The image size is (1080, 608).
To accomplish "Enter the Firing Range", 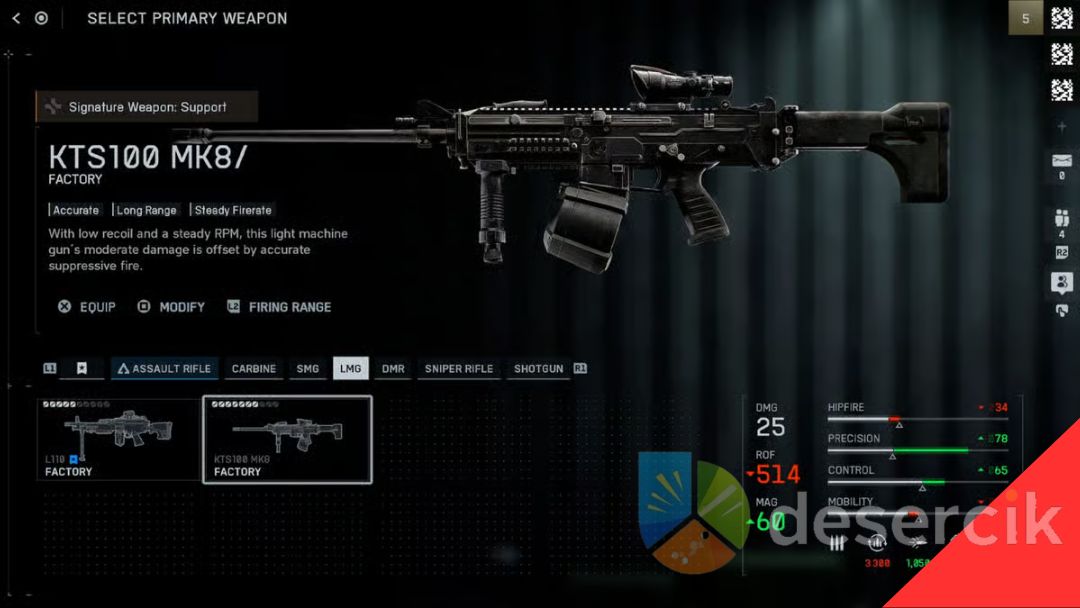I will 279,307.
